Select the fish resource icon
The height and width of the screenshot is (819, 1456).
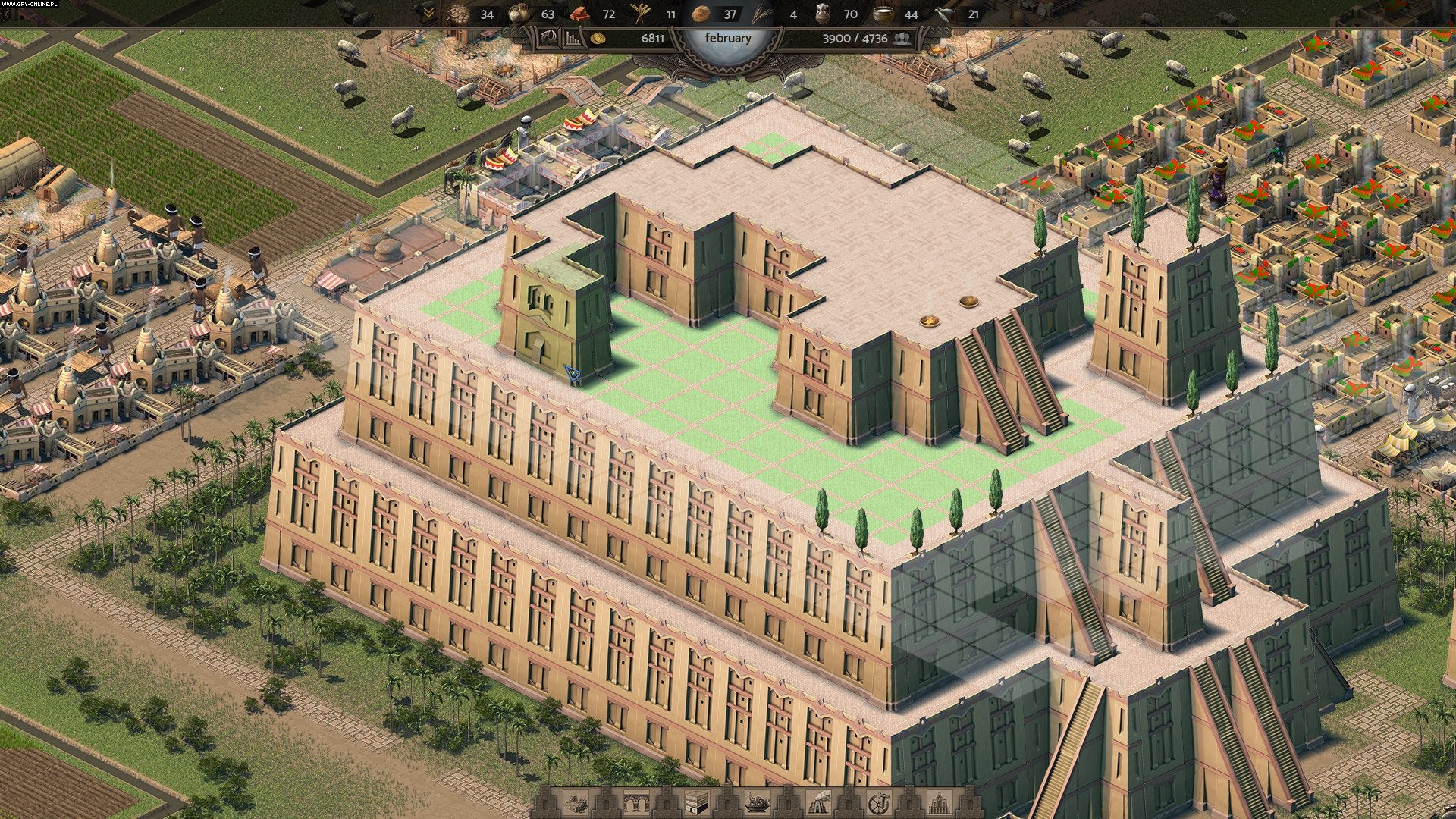(945, 14)
